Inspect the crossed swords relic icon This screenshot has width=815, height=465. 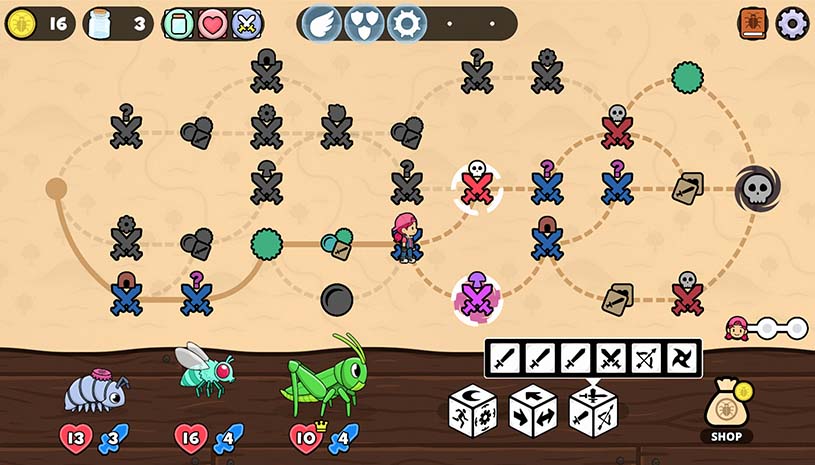tap(245, 23)
